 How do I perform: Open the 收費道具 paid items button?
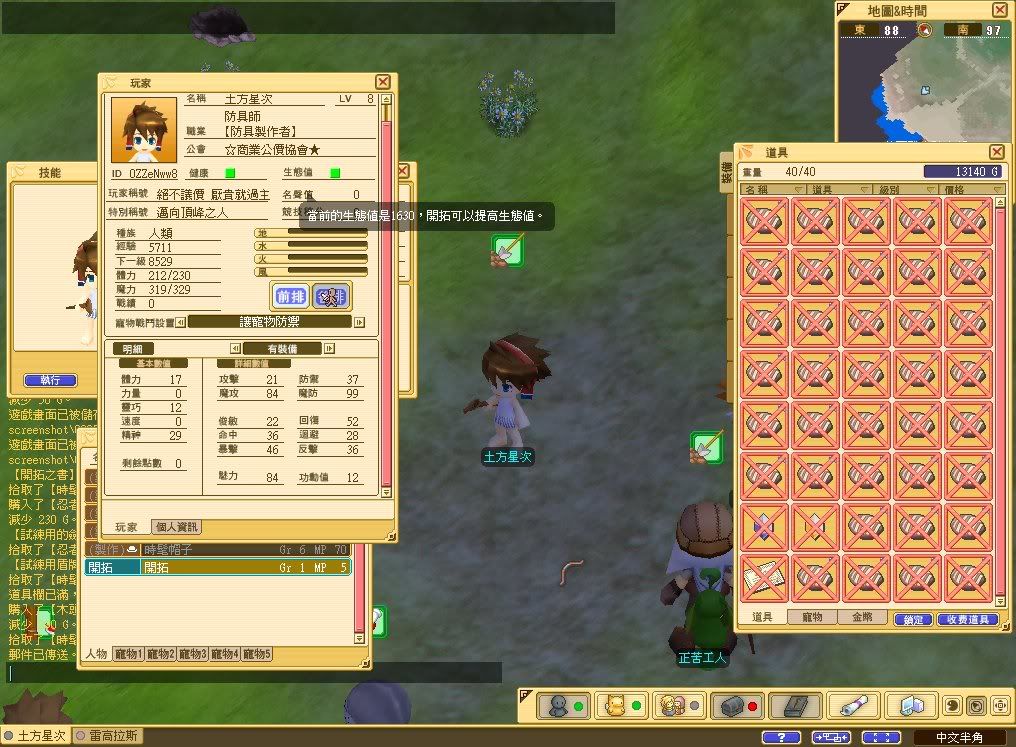click(968, 620)
